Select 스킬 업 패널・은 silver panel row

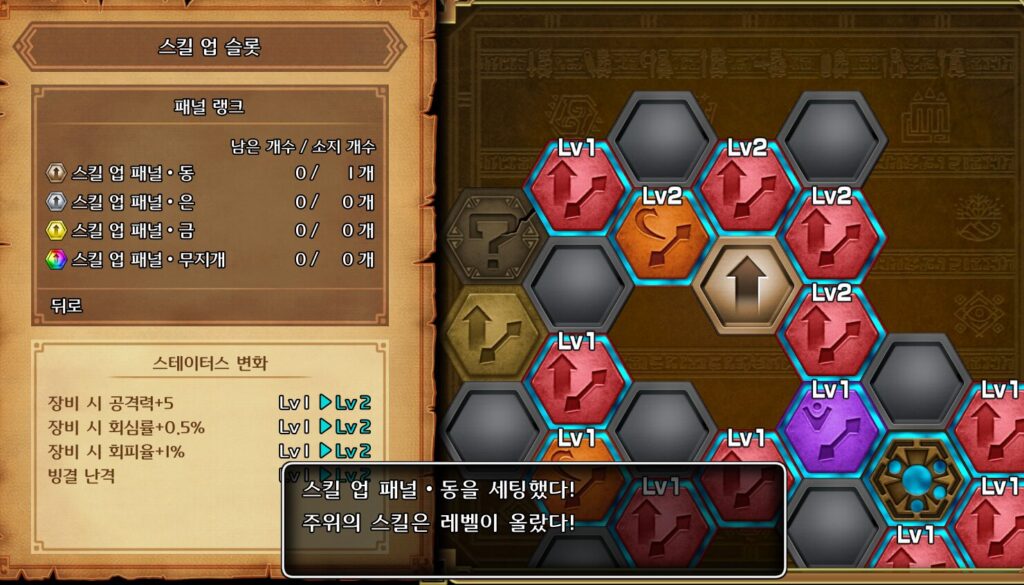point(210,202)
